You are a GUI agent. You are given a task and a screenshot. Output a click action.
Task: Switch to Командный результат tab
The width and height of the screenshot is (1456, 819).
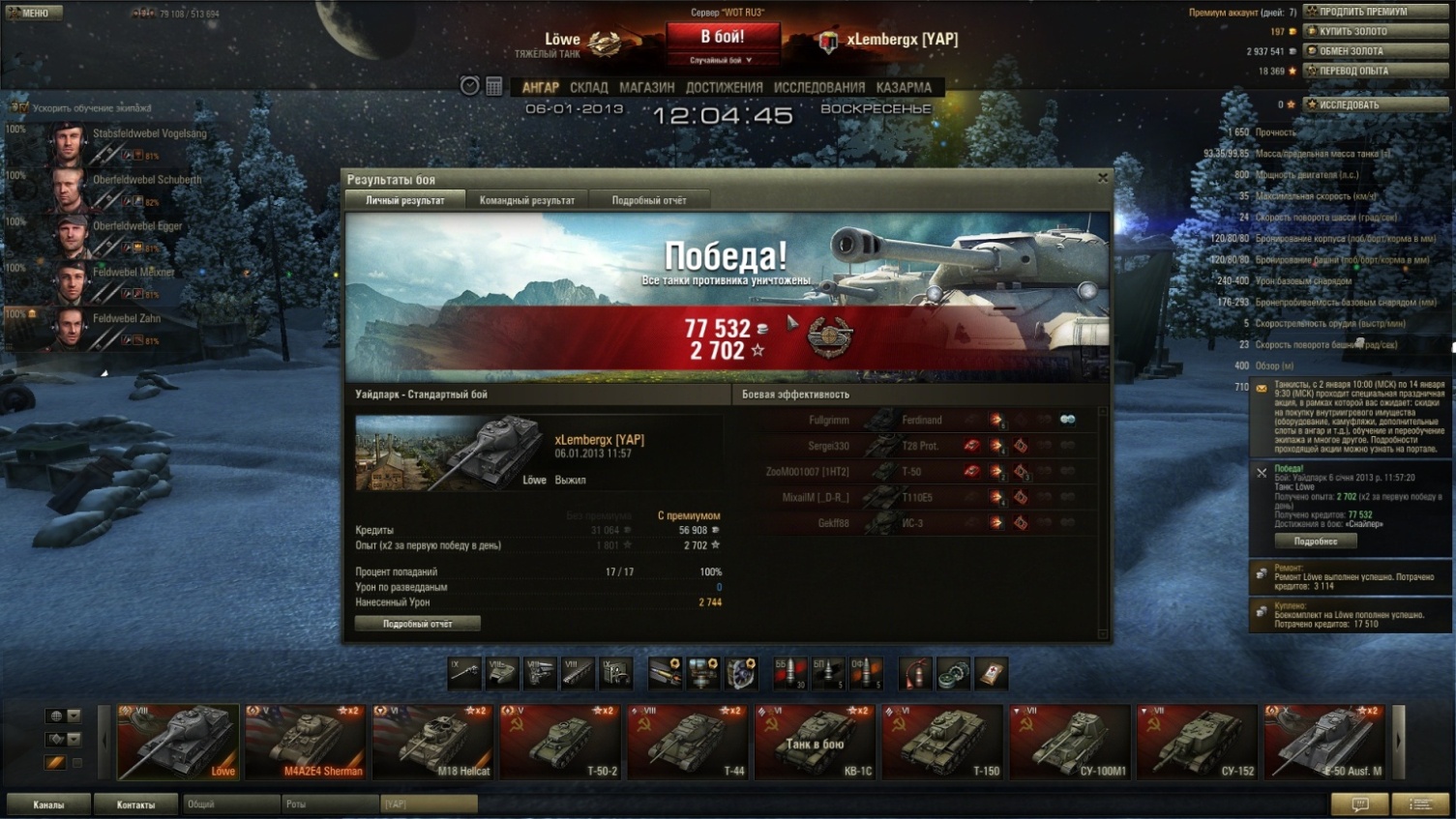point(526,200)
